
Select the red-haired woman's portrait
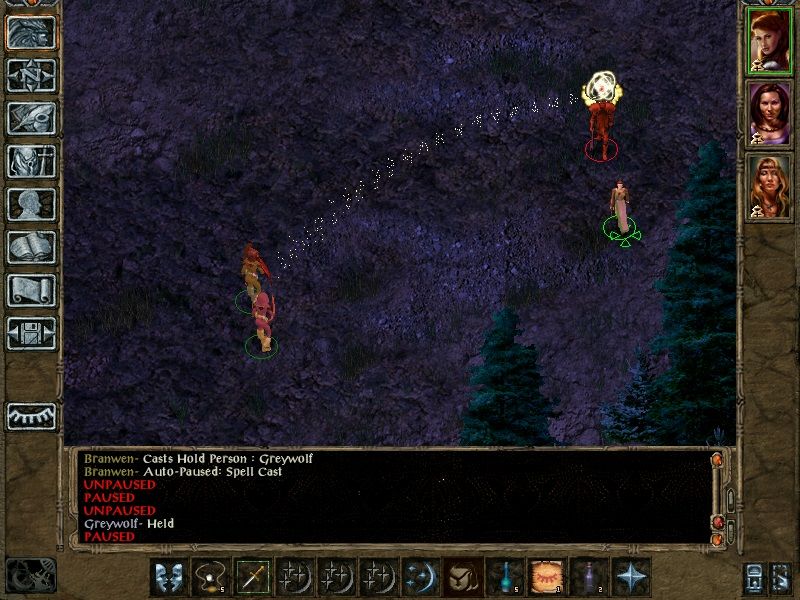tap(769, 39)
